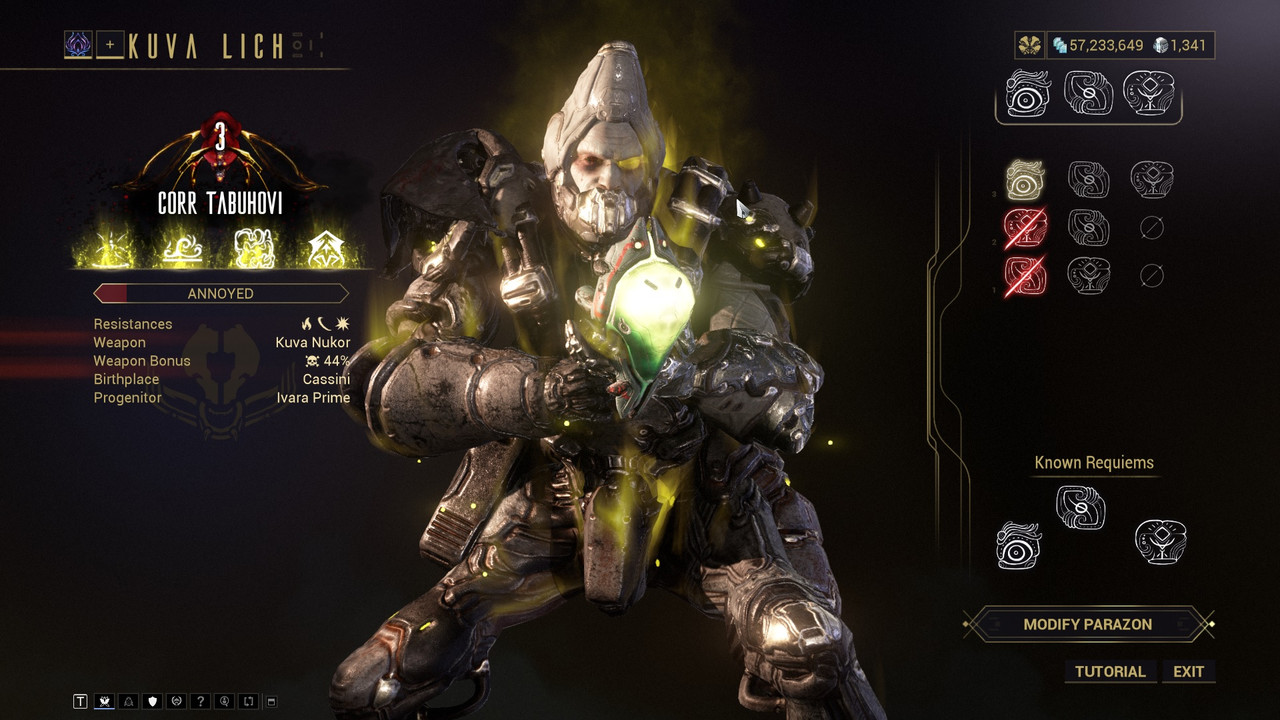
Task: Click the white shield icon in the bottom toolbar
Action: (153, 702)
